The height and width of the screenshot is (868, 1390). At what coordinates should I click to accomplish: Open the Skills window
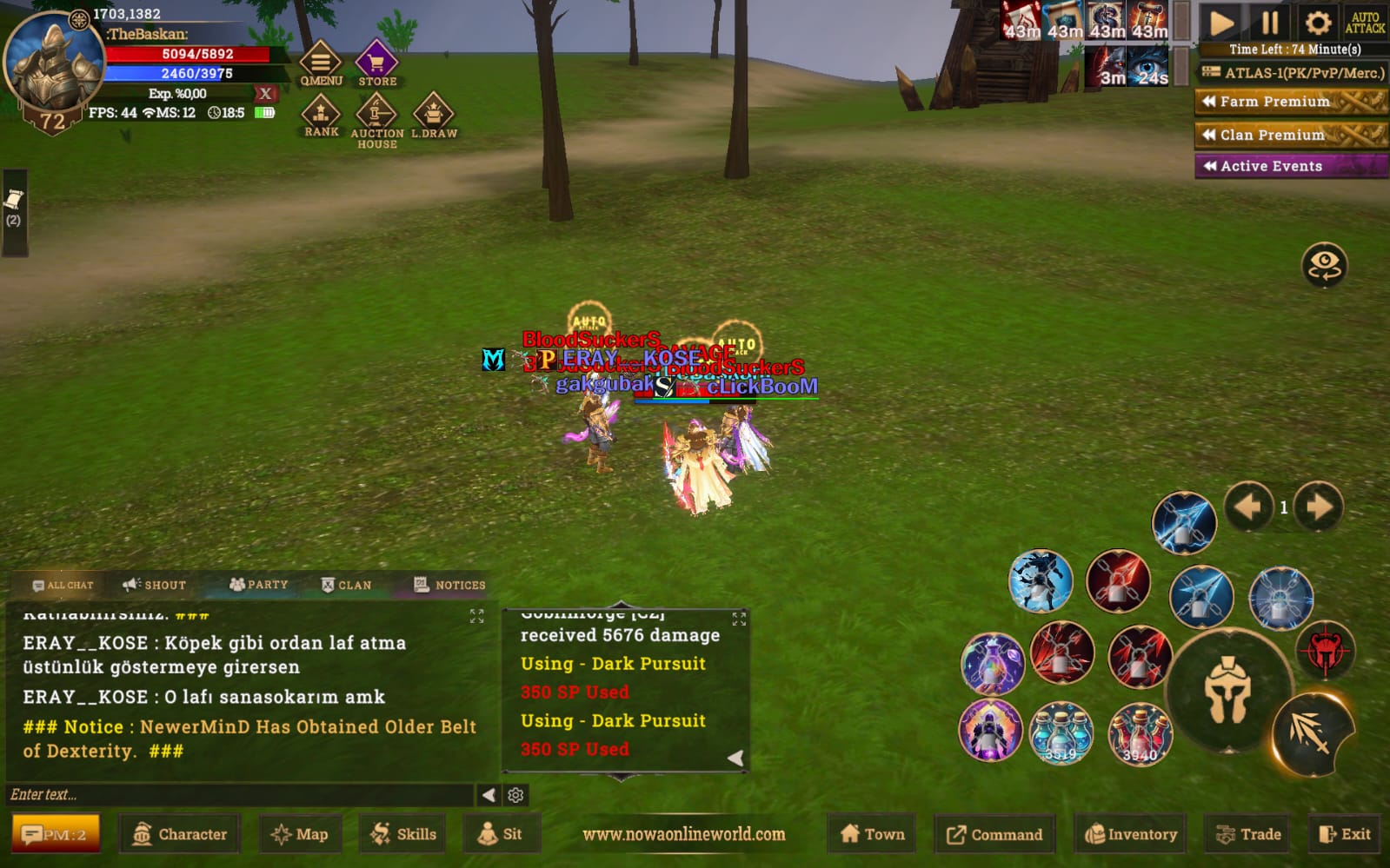click(403, 834)
